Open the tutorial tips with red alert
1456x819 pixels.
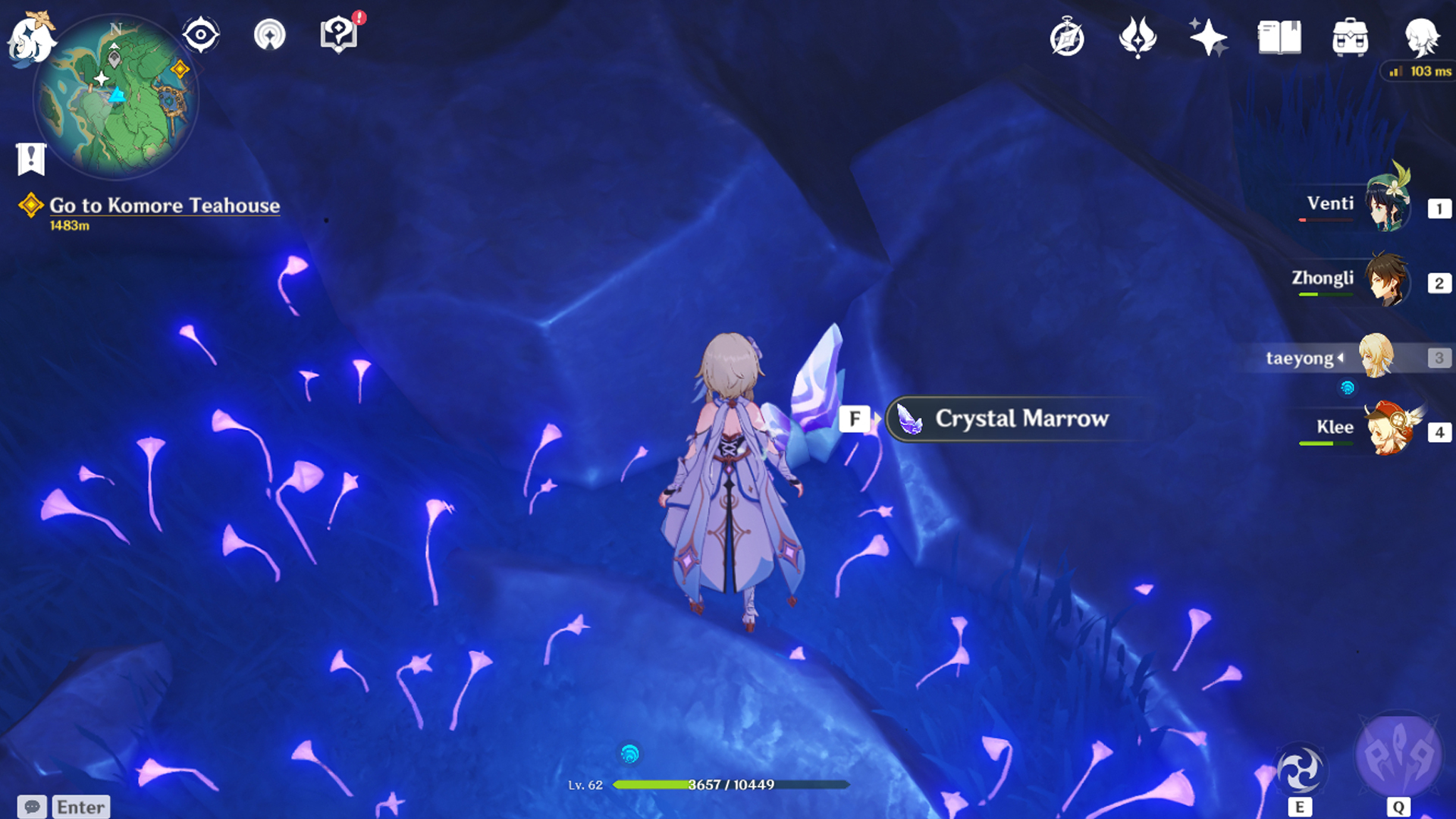click(339, 35)
